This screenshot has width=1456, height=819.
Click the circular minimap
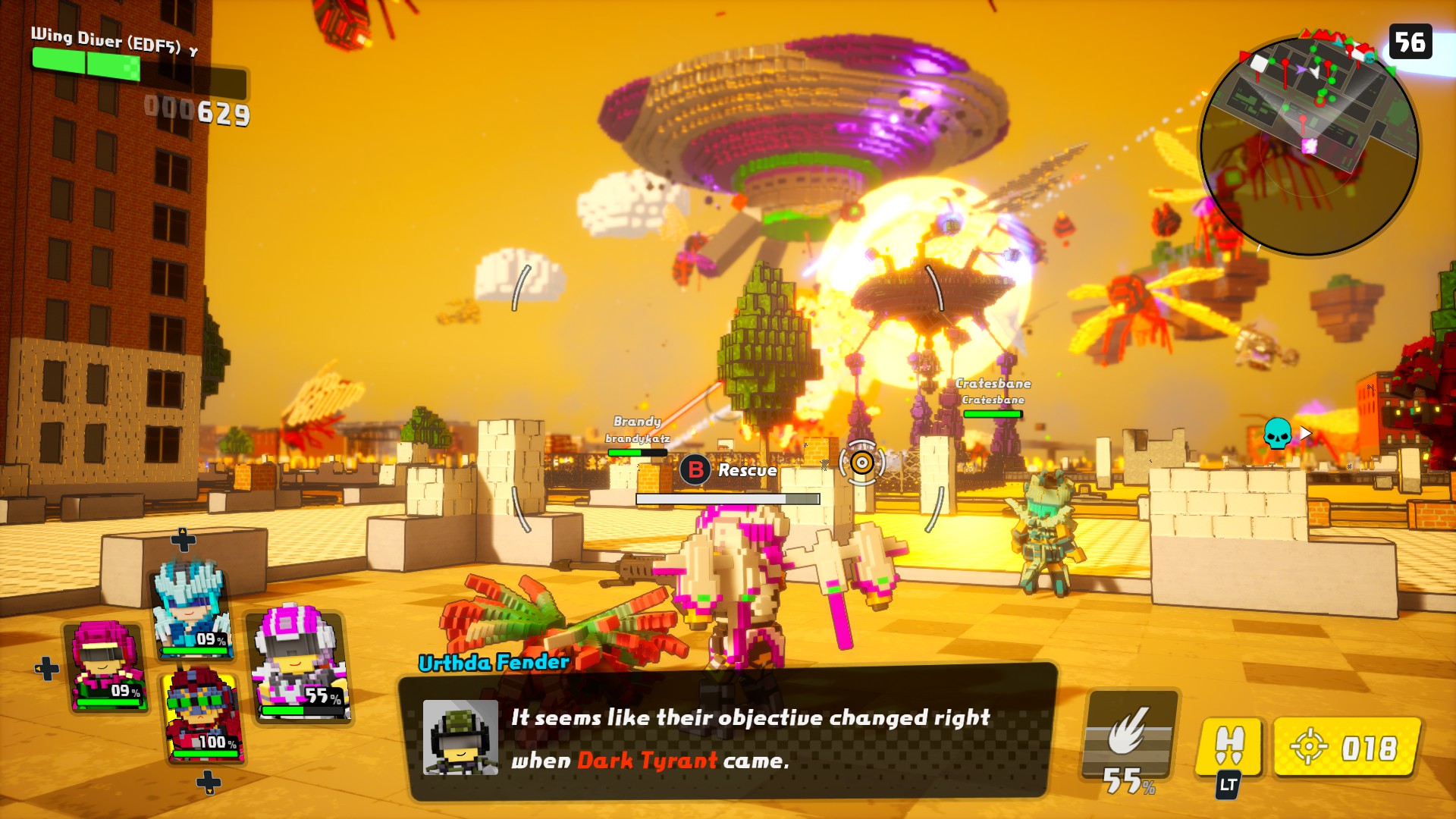[1310, 146]
